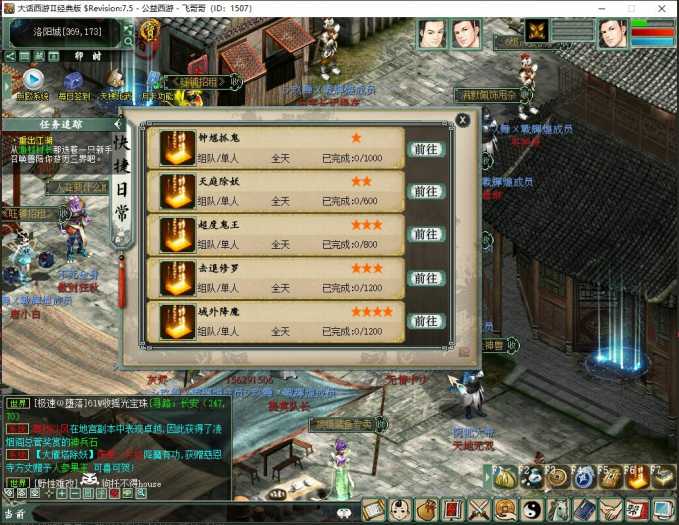Go to the 天庭除妖 daily task
The height and width of the screenshot is (525, 679).
point(425,191)
